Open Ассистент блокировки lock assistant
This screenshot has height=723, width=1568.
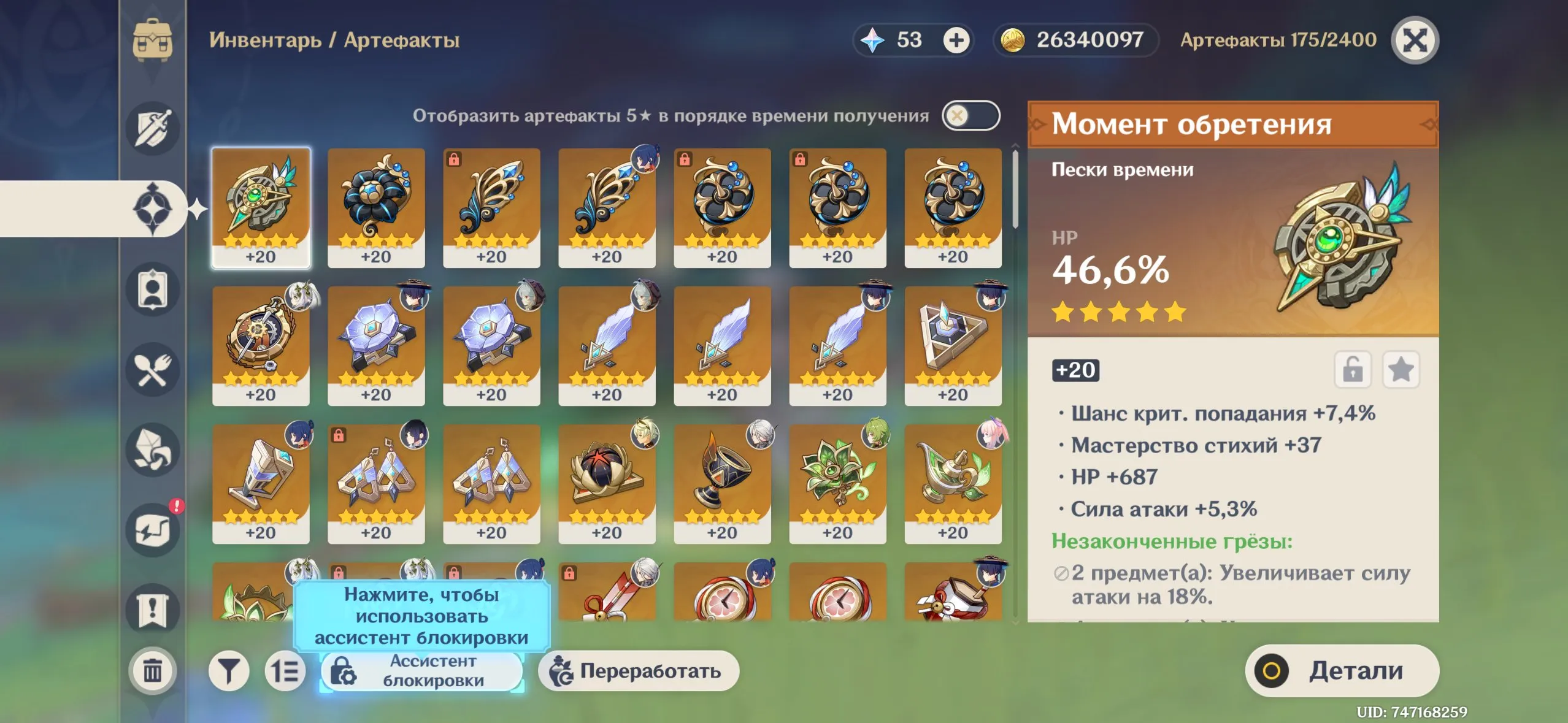click(x=421, y=671)
